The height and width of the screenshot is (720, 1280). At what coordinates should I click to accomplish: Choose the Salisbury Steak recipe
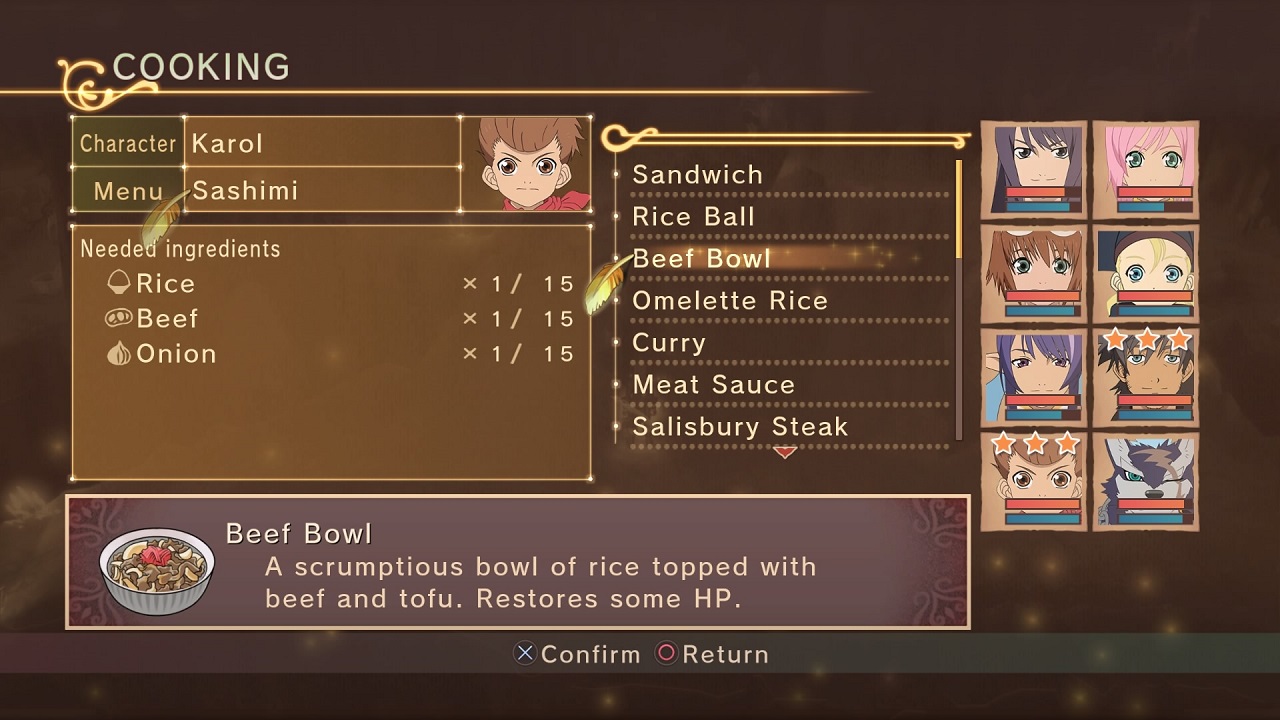click(740, 427)
